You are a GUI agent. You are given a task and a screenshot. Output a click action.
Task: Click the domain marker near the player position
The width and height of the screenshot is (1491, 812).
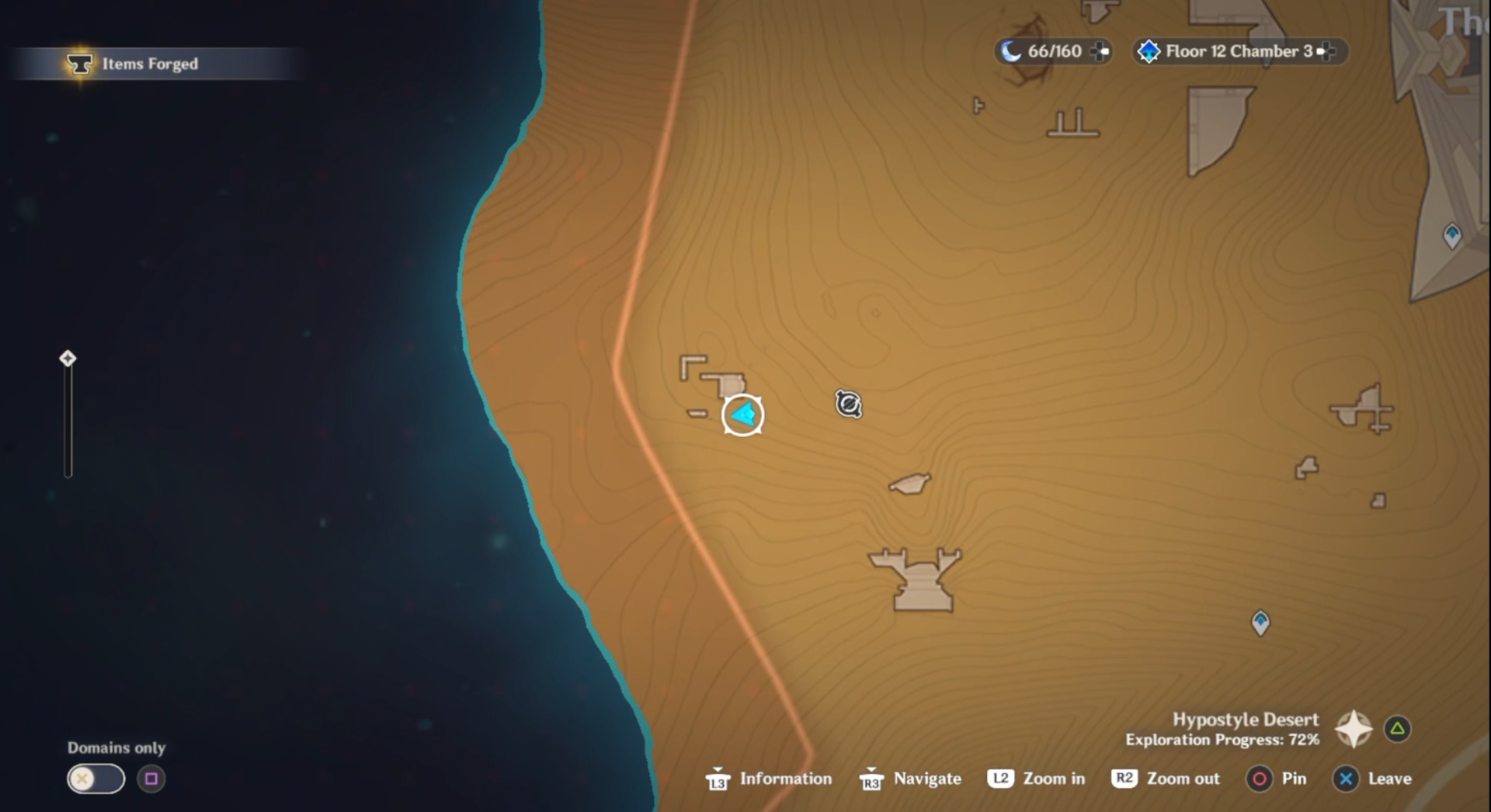(846, 404)
